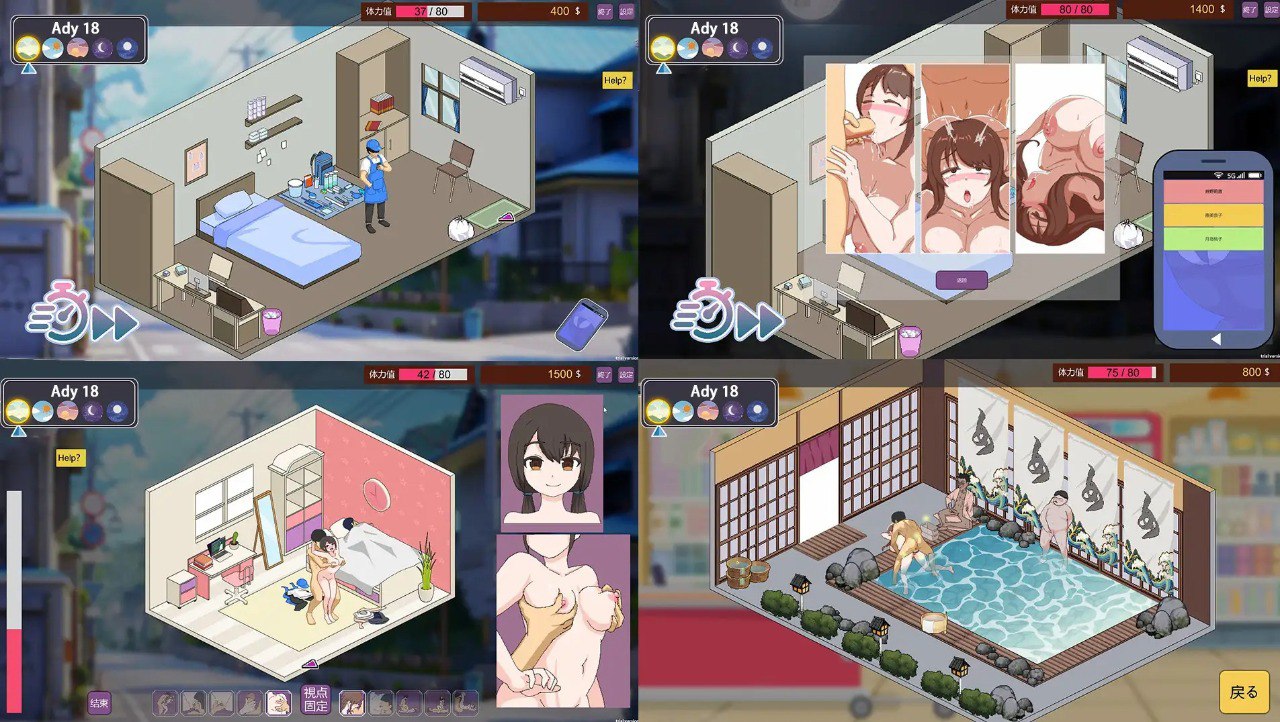This screenshot has width=1280, height=722.
Task: Pick the first sex pose thumbnail icon
Action: [x=163, y=702]
